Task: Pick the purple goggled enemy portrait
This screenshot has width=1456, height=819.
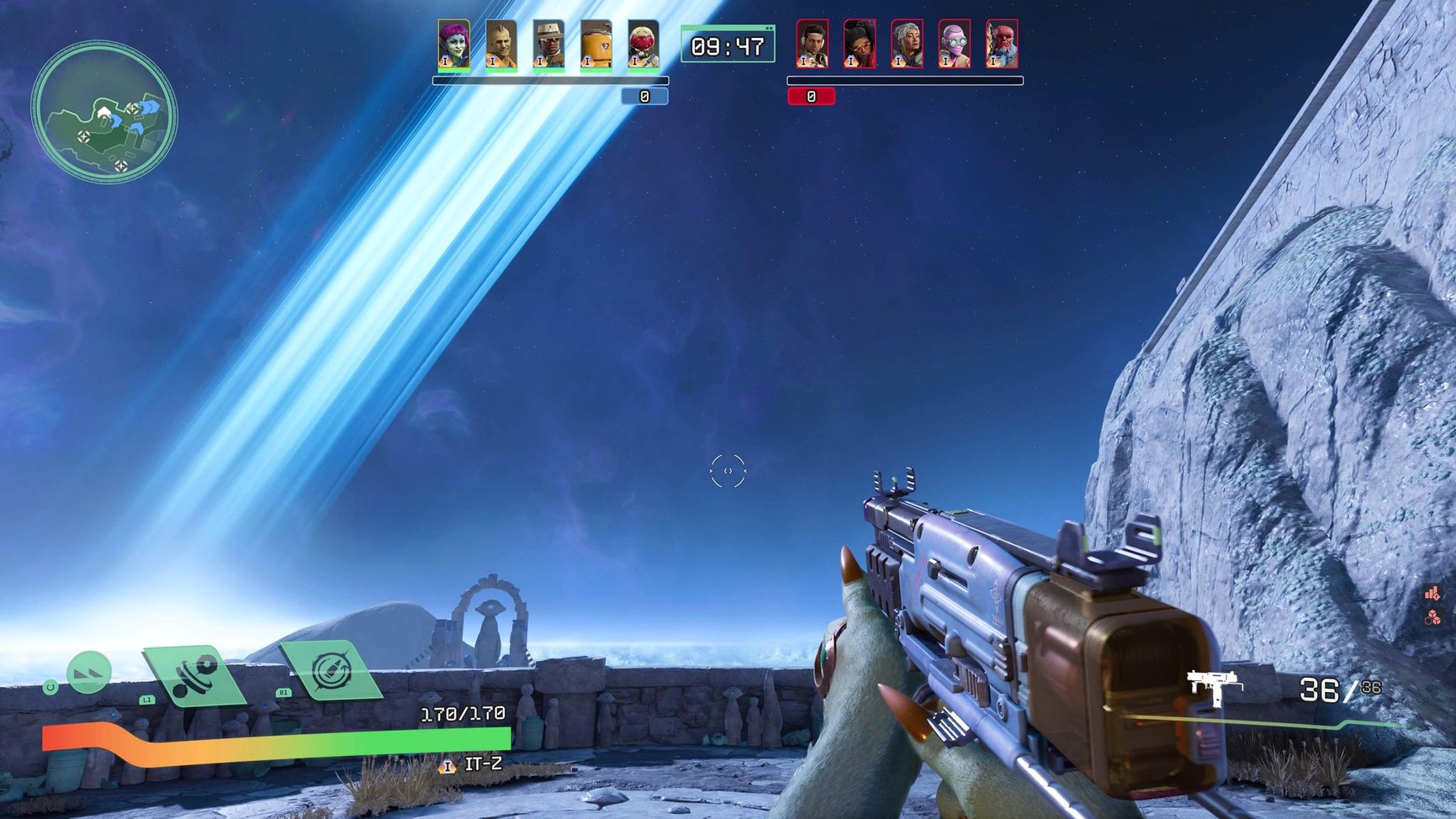Action: pyautogui.click(x=954, y=45)
